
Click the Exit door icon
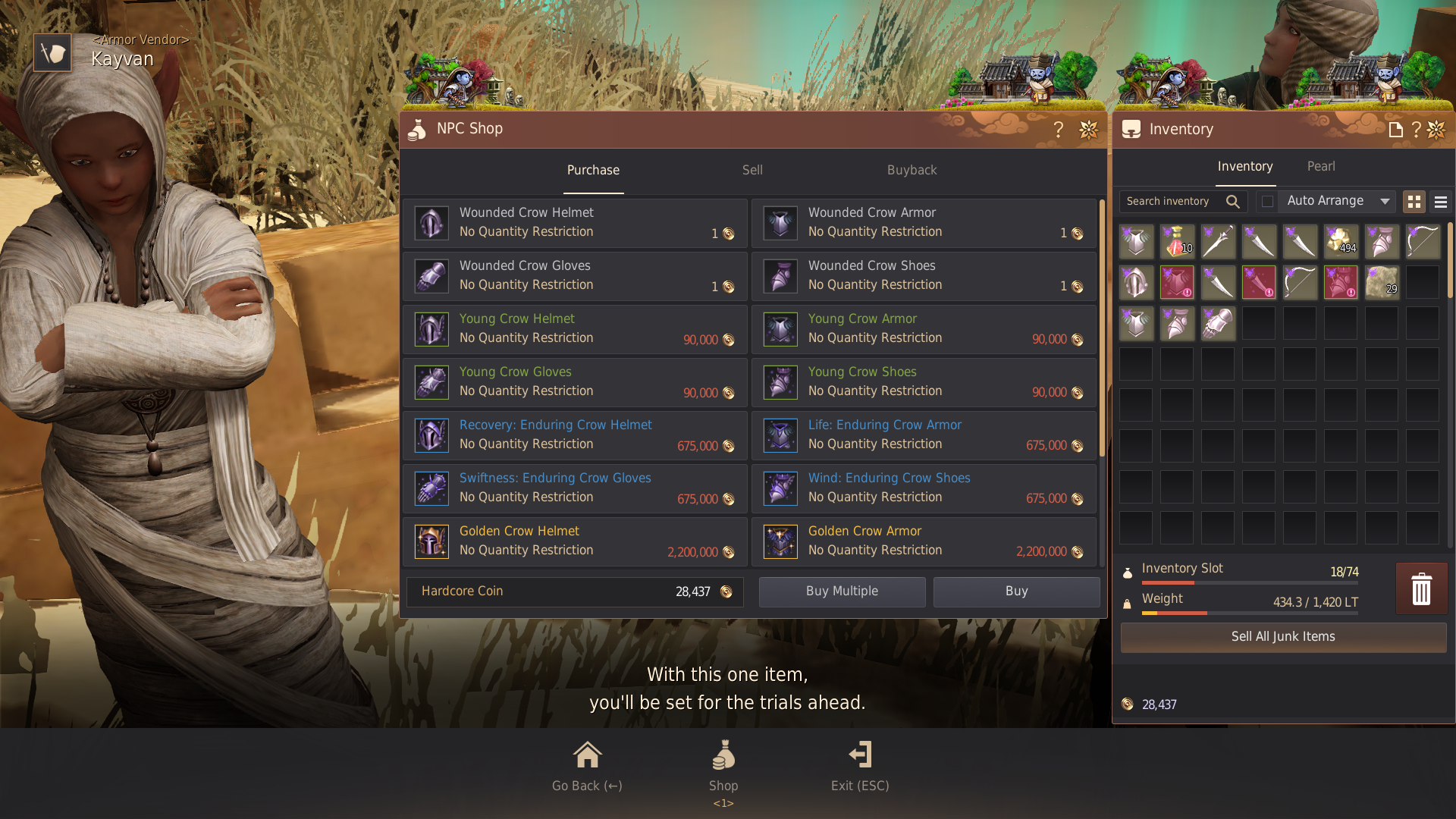(860, 755)
